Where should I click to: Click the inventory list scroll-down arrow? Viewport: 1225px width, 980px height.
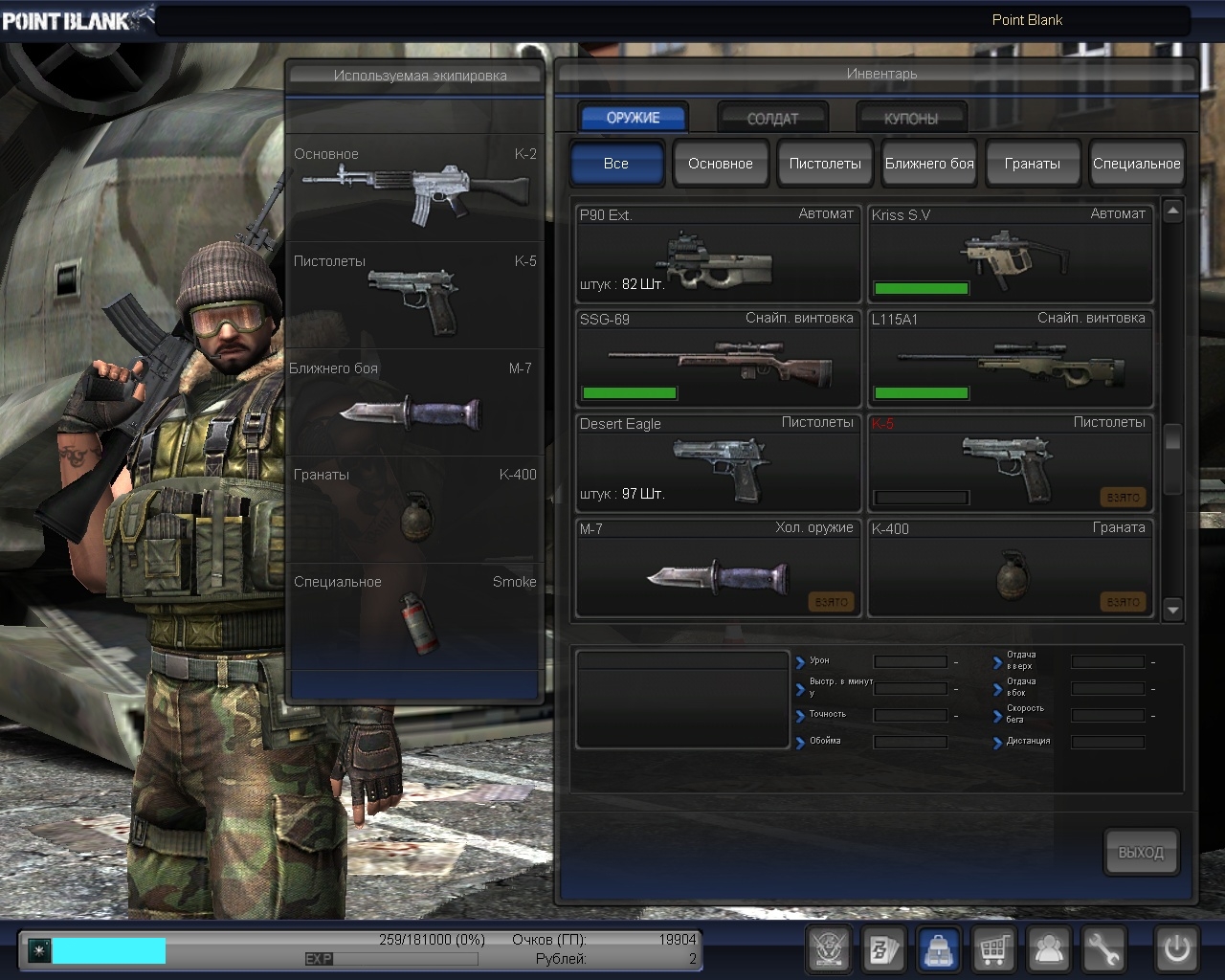point(1173,610)
